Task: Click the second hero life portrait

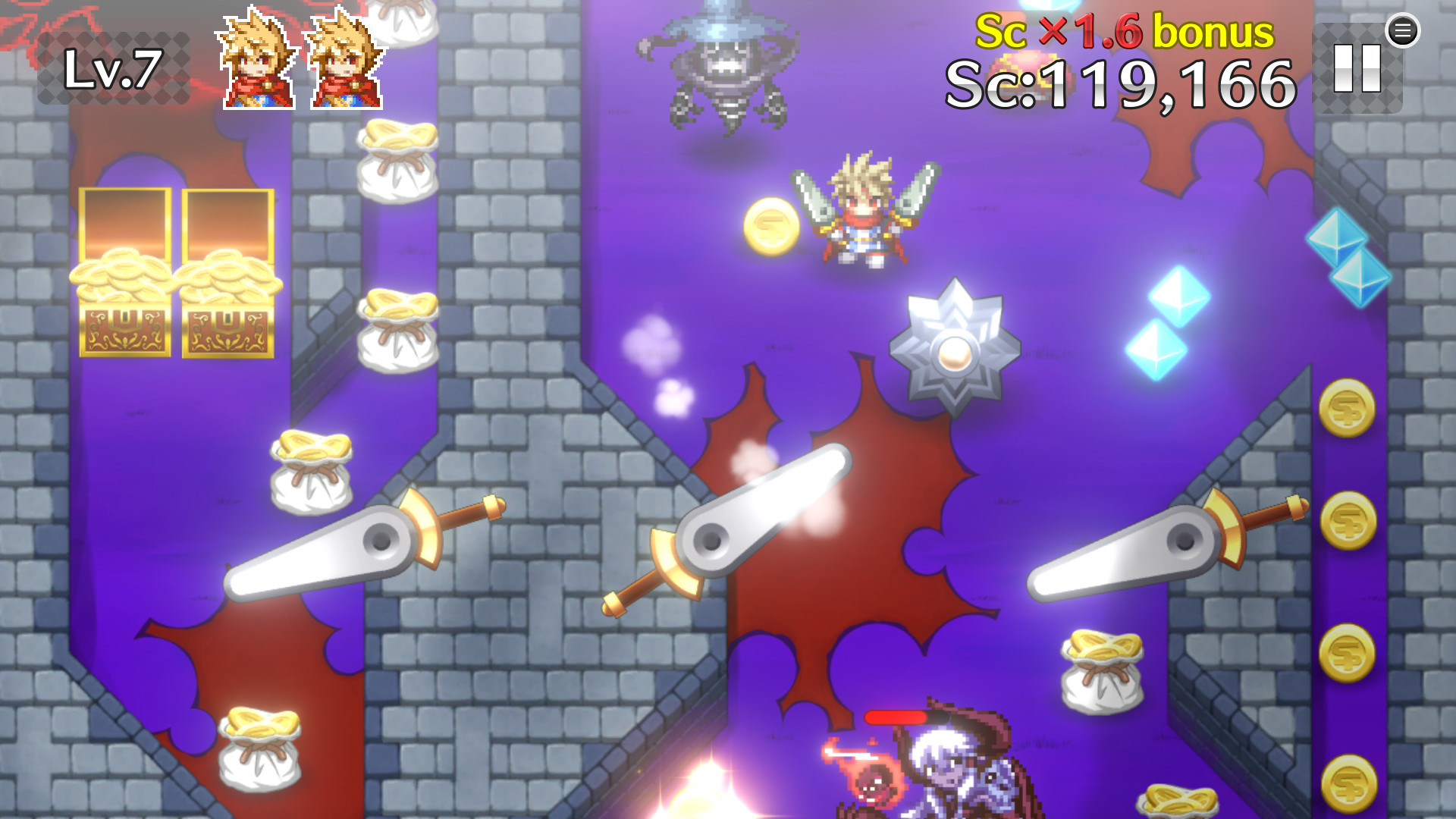Action: (x=345, y=57)
